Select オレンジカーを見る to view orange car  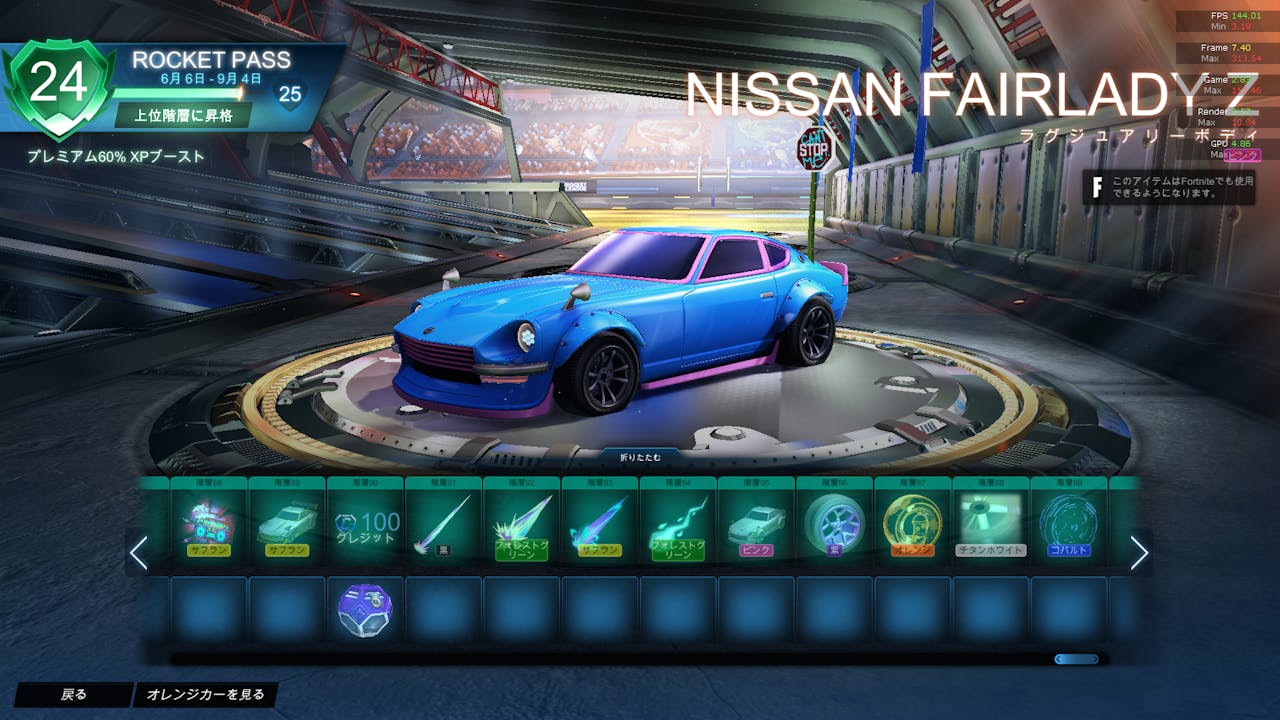pos(205,694)
